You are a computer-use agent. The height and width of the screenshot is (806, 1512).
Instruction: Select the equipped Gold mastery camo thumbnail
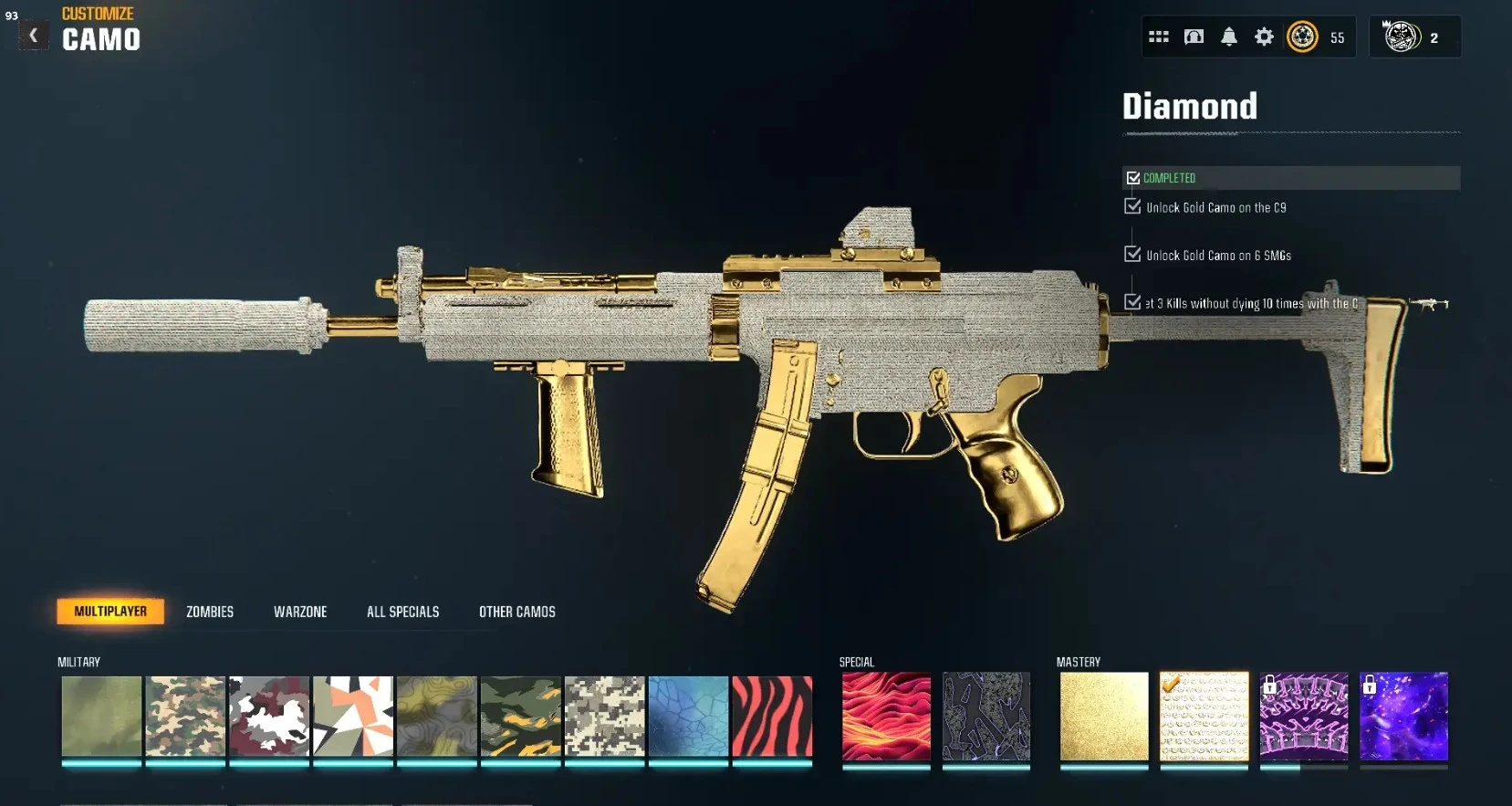(x=1105, y=717)
